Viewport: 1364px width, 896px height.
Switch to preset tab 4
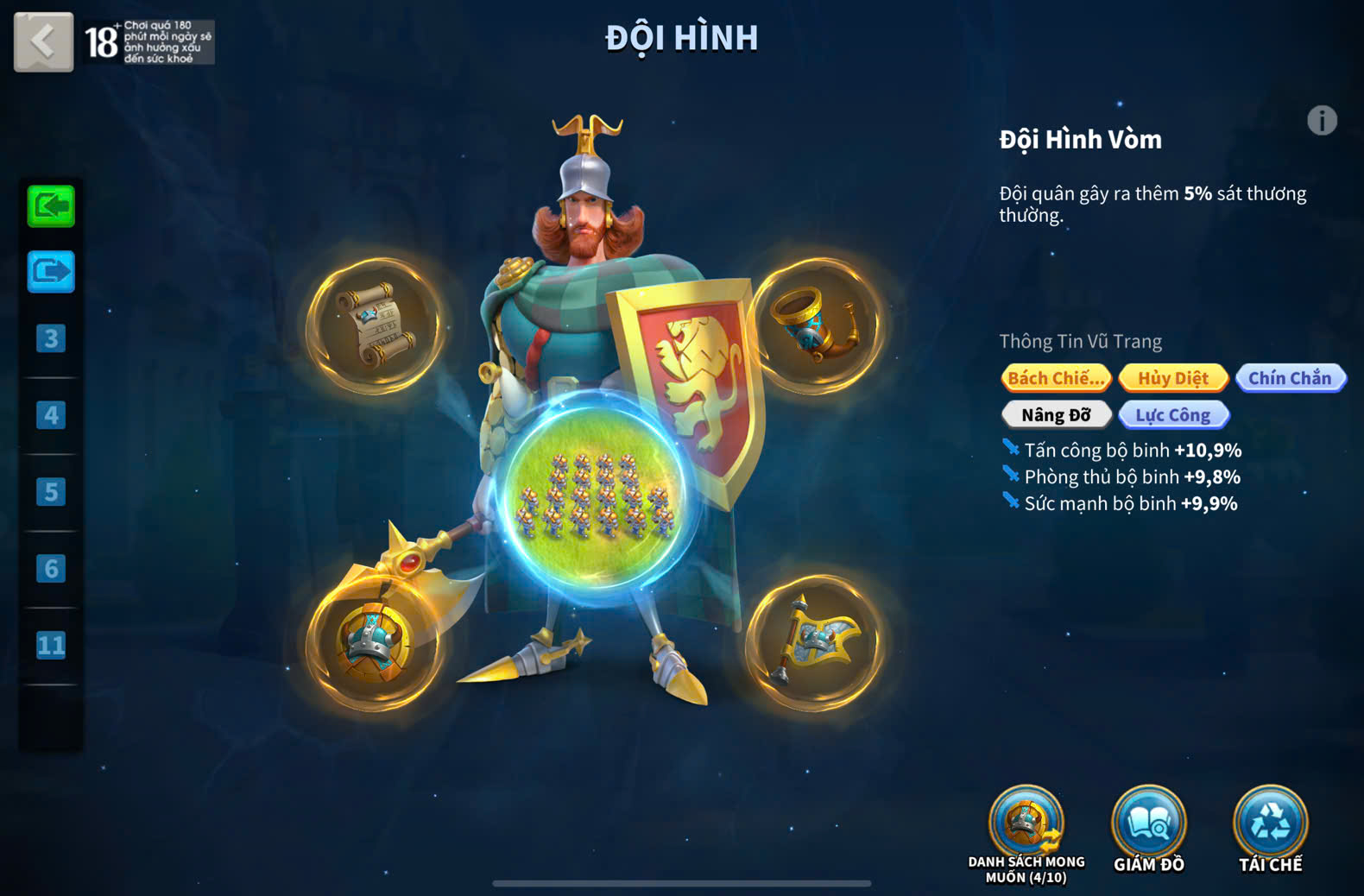pos(51,415)
